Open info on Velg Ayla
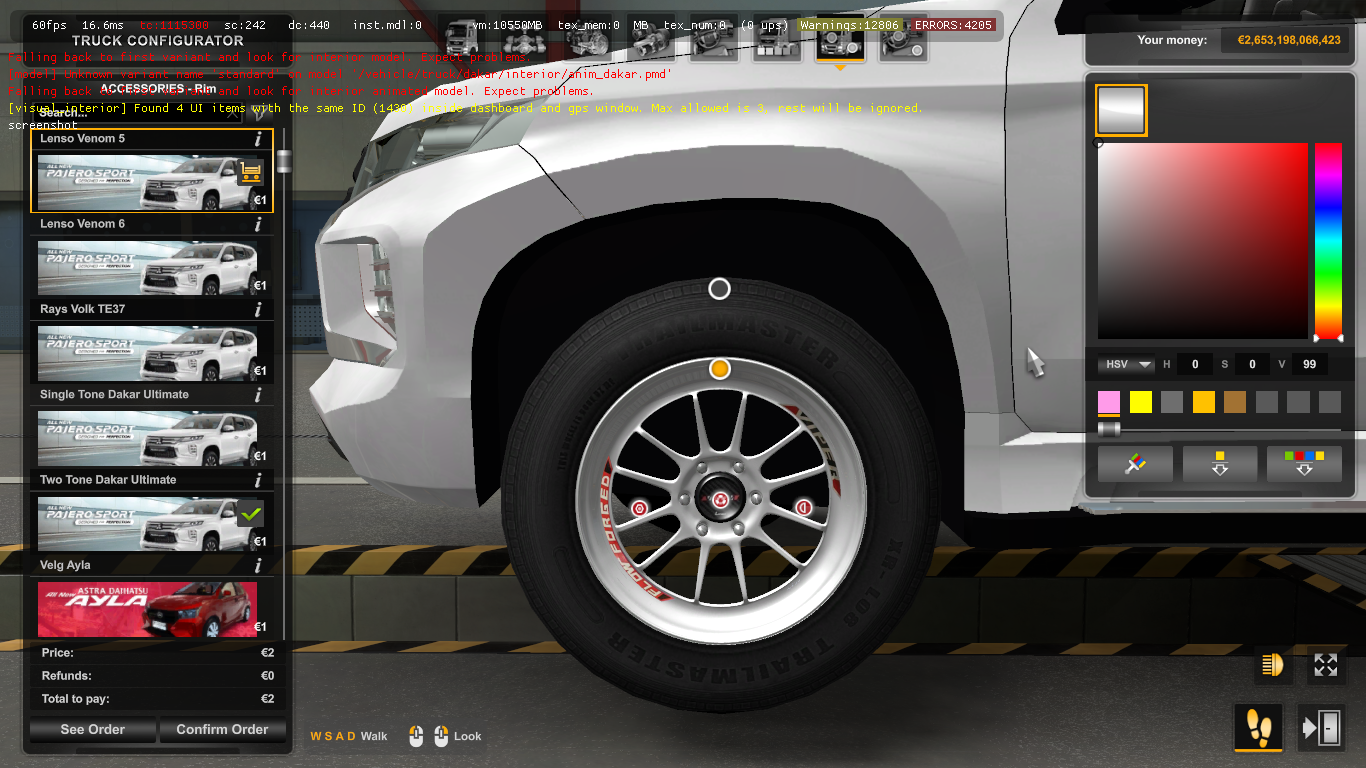The image size is (1366, 768). tap(258, 565)
